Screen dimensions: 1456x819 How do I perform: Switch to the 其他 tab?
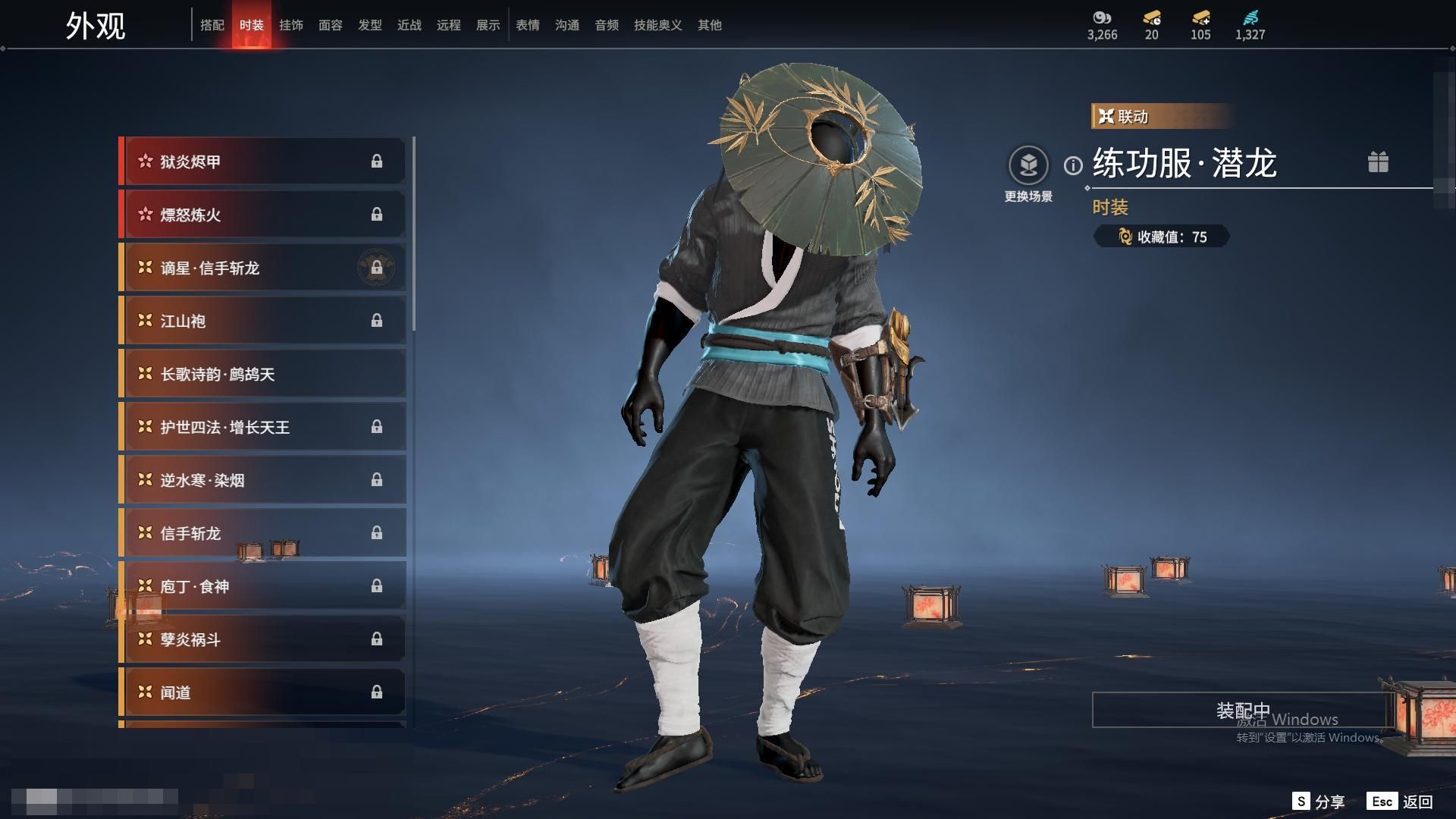pos(710,26)
